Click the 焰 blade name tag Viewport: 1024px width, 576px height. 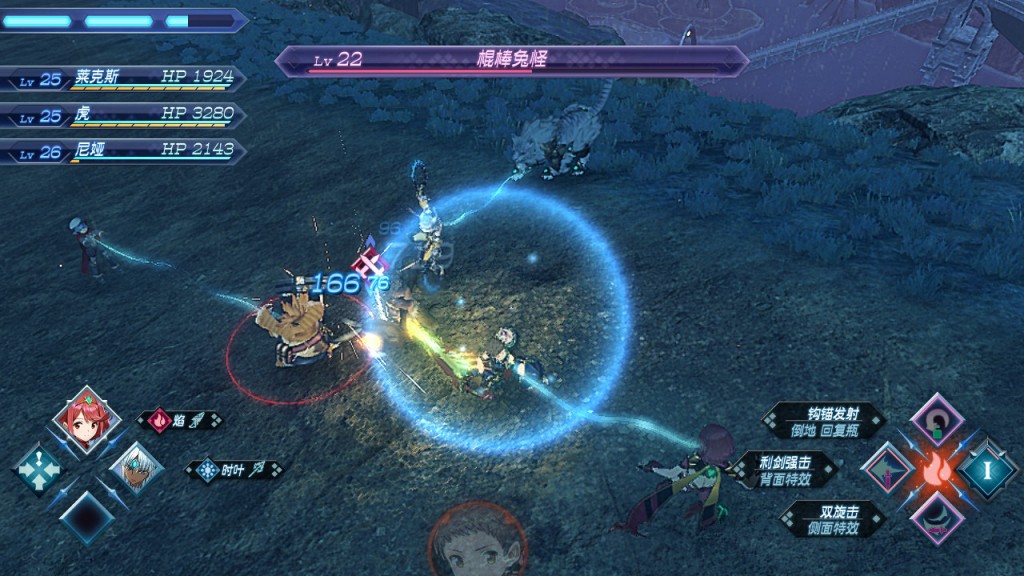(180, 421)
